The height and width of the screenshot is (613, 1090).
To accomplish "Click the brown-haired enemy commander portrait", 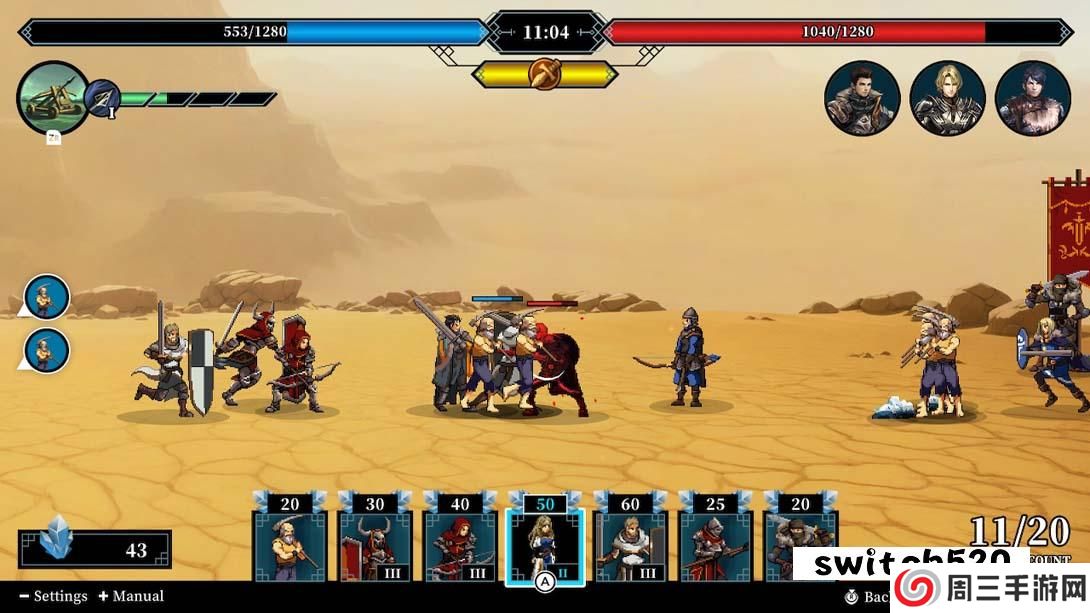I will [x=862, y=98].
